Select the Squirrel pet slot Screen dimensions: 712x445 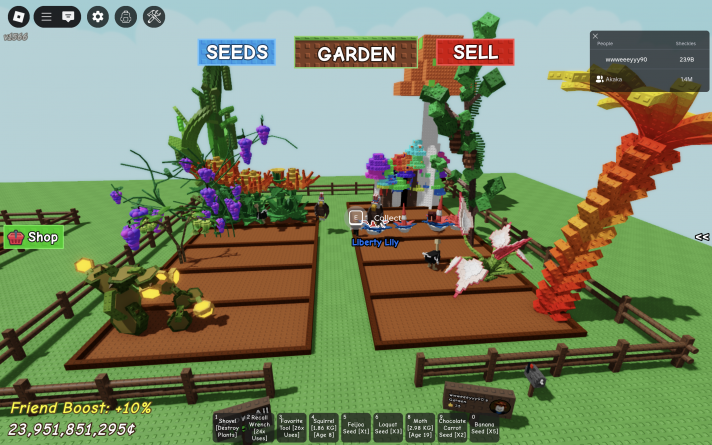click(324, 428)
